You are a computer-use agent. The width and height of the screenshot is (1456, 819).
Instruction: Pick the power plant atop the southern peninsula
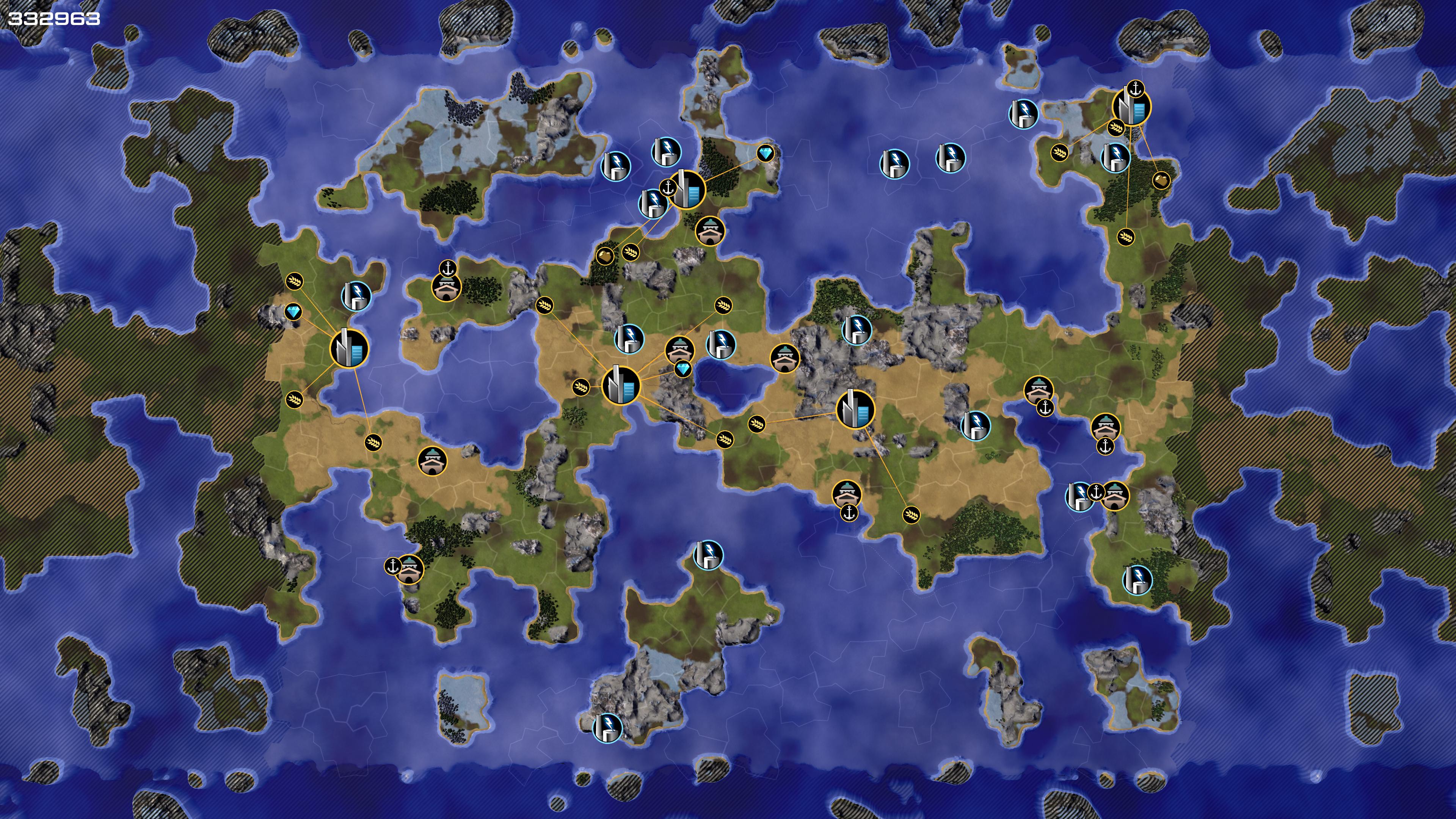(708, 554)
